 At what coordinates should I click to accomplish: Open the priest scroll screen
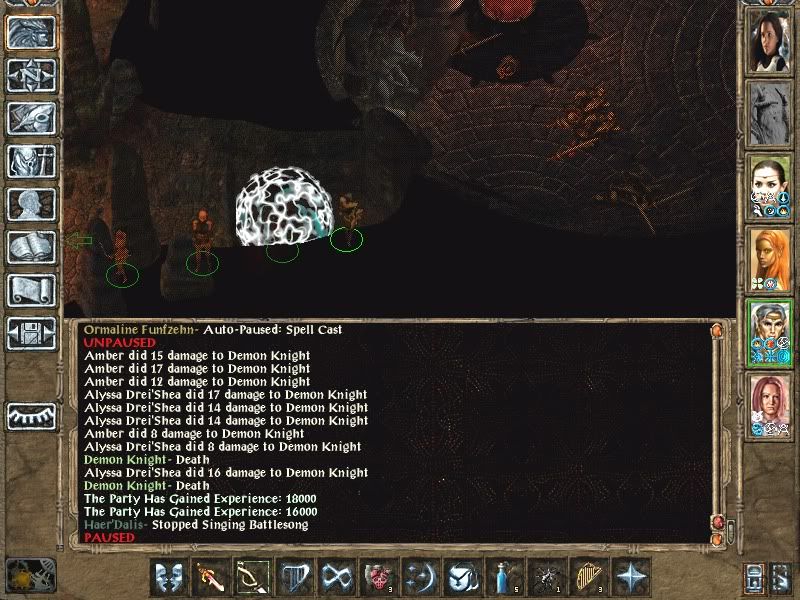click(31, 290)
